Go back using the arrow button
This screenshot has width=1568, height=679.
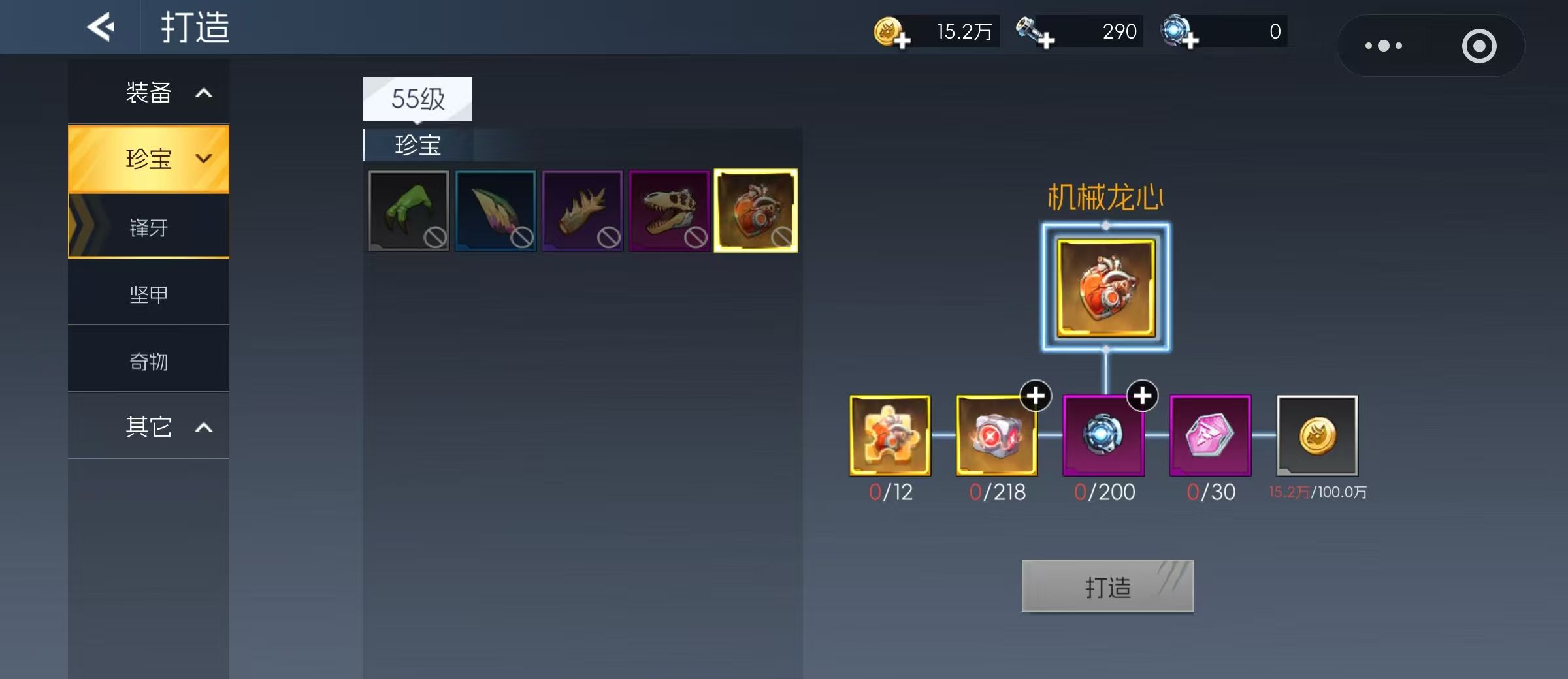click(x=101, y=27)
